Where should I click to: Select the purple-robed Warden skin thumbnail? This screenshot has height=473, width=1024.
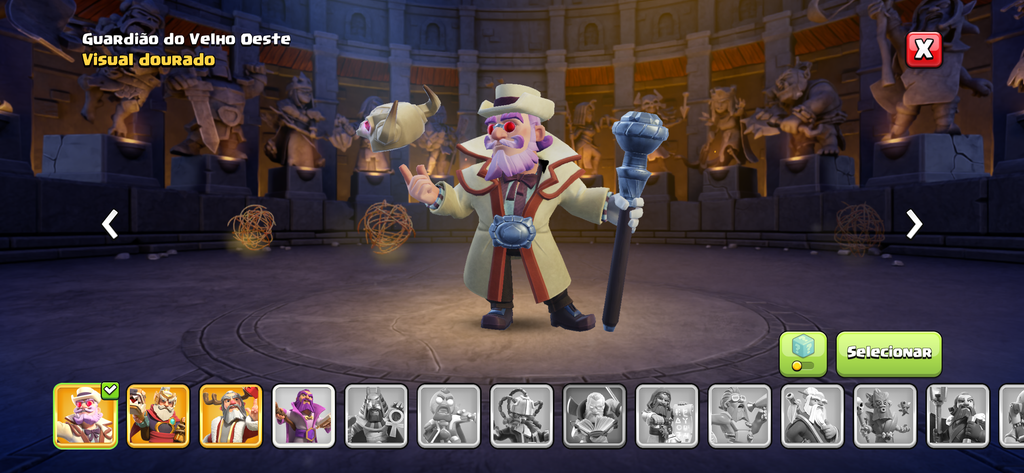(x=304, y=415)
